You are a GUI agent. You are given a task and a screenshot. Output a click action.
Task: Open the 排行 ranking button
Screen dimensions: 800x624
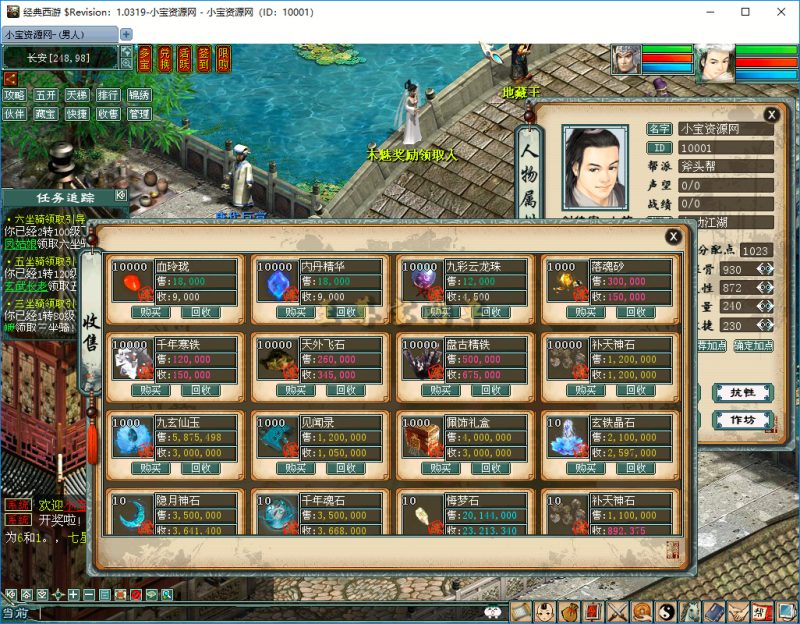[x=107, y=96]
